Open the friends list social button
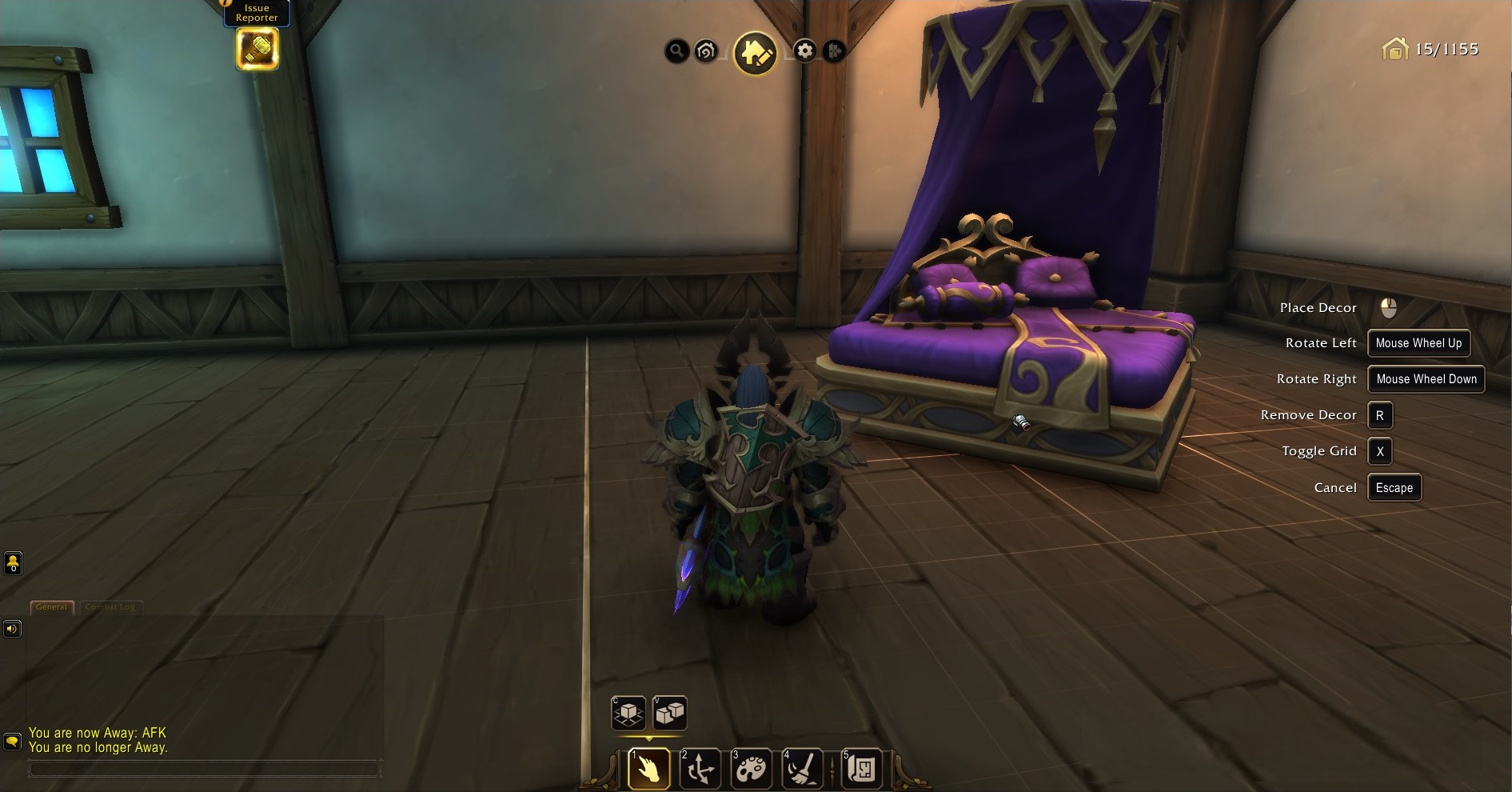Viewport: 1512px width, 792px height. click(x=13, y=563)
